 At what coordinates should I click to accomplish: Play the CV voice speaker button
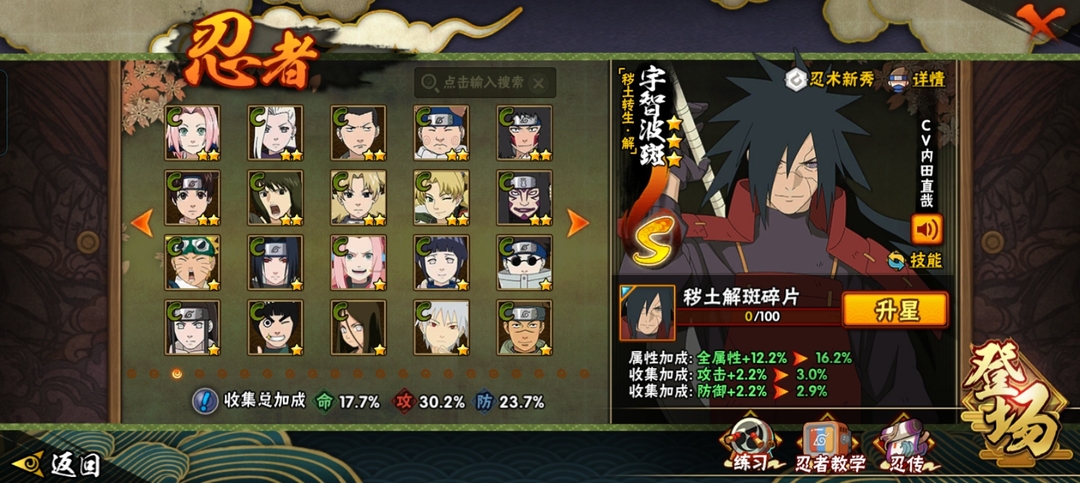pos(926,230)
